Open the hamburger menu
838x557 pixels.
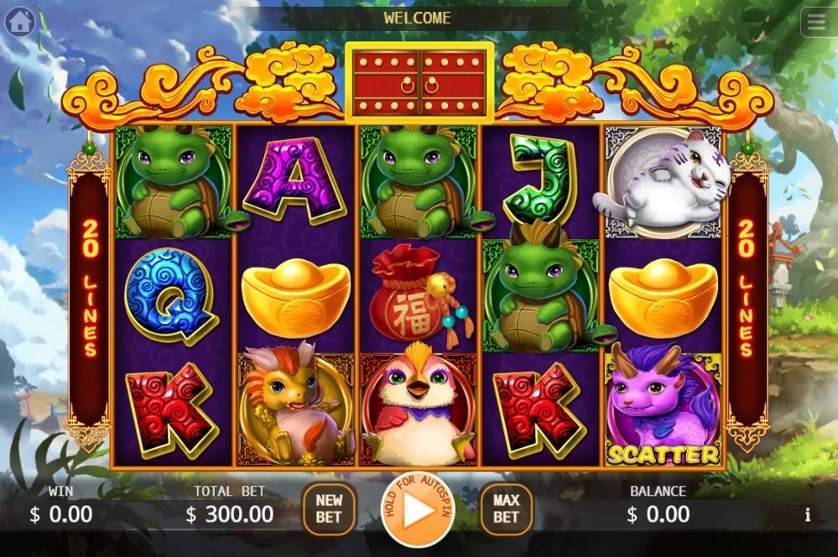817,21
